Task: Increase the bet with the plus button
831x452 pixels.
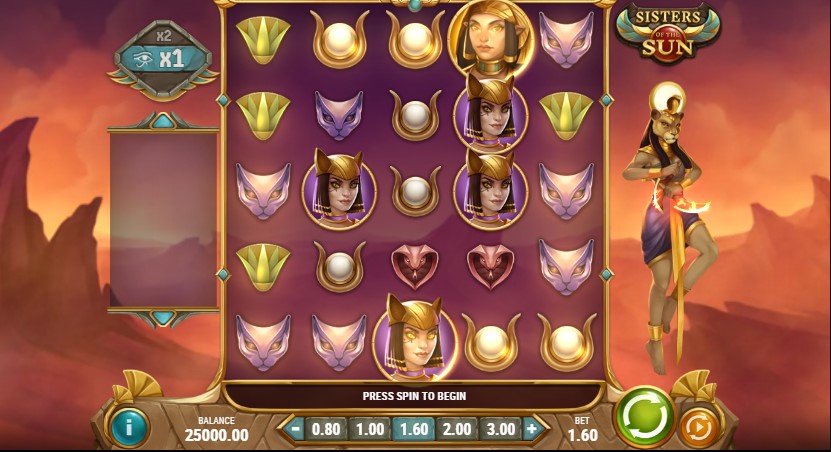Action: 532,429
